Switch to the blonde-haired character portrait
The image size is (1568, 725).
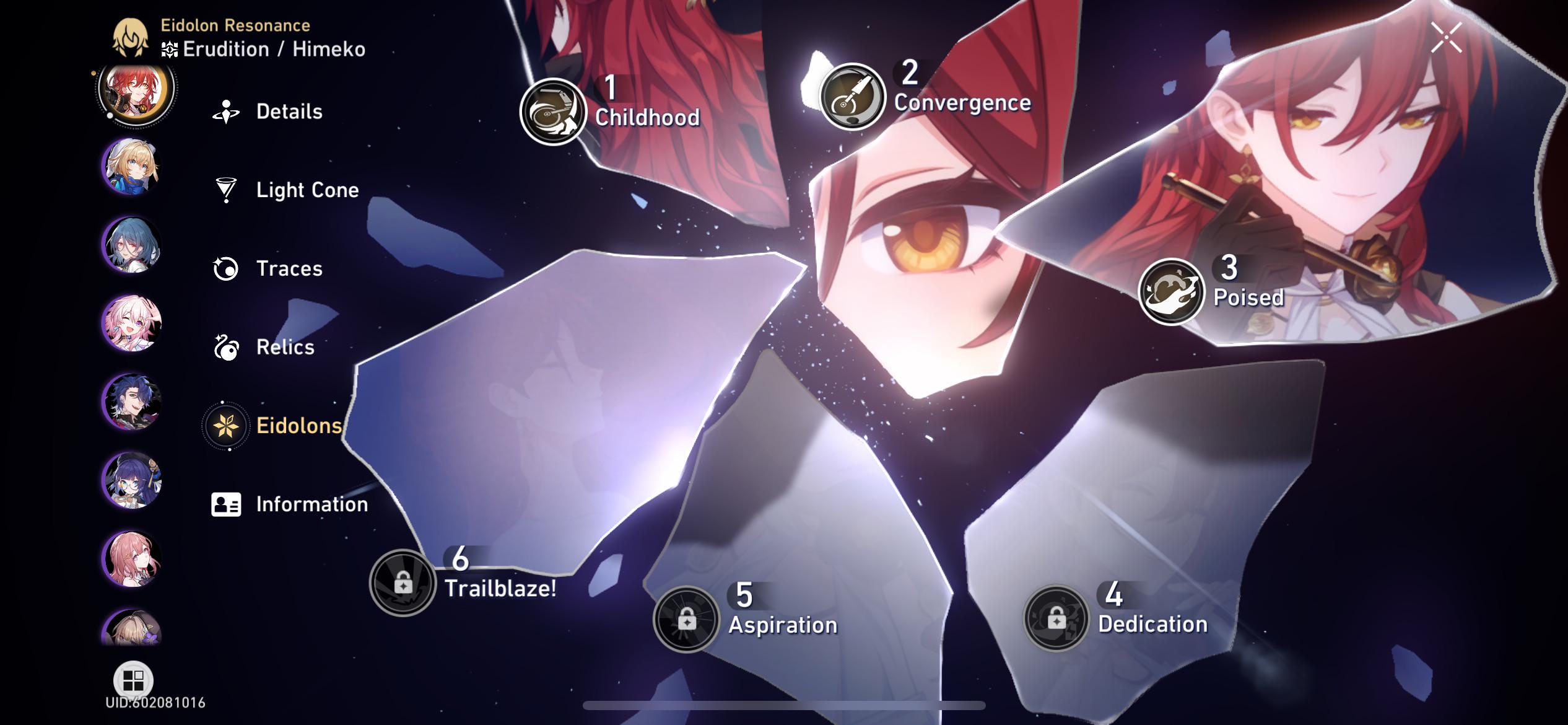[132, 167]
